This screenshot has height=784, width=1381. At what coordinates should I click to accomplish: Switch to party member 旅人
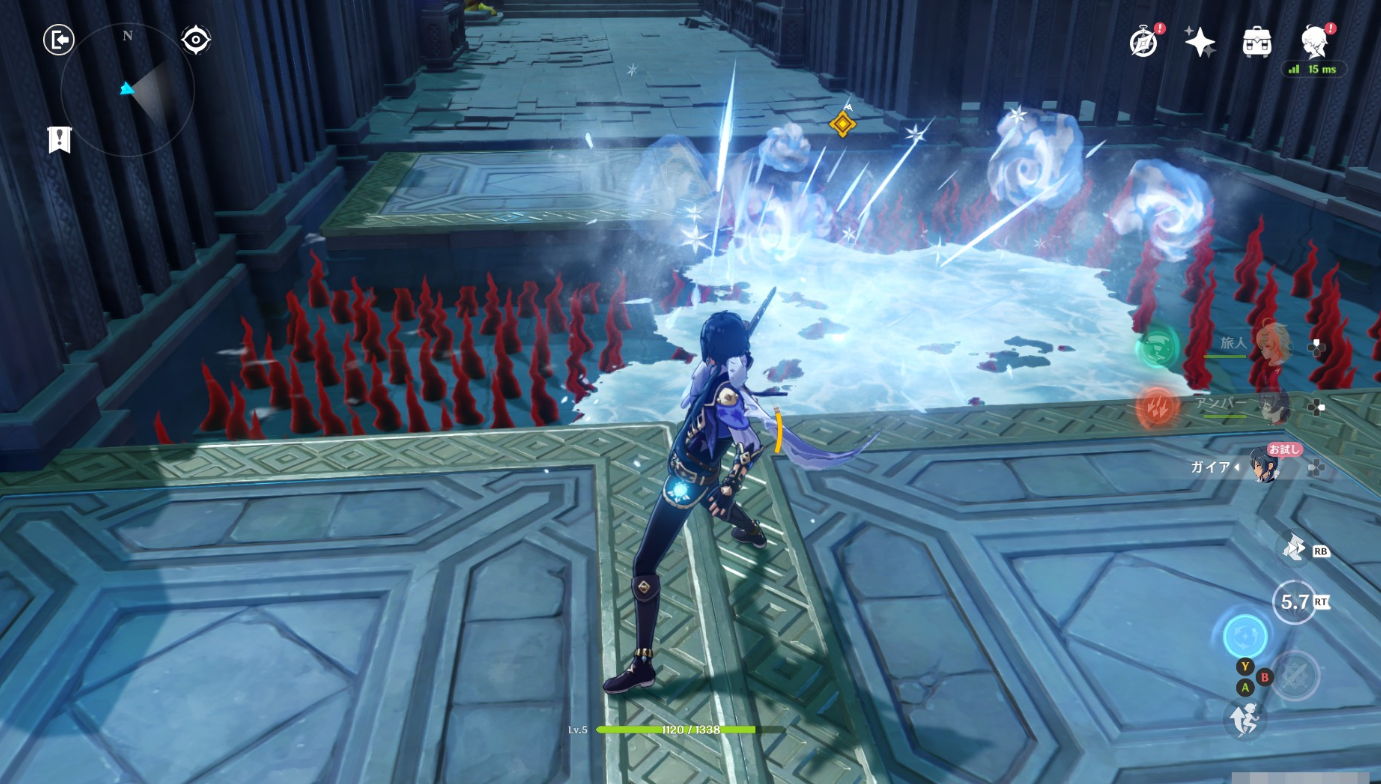pyautogui.click(x=1272, y=343)
